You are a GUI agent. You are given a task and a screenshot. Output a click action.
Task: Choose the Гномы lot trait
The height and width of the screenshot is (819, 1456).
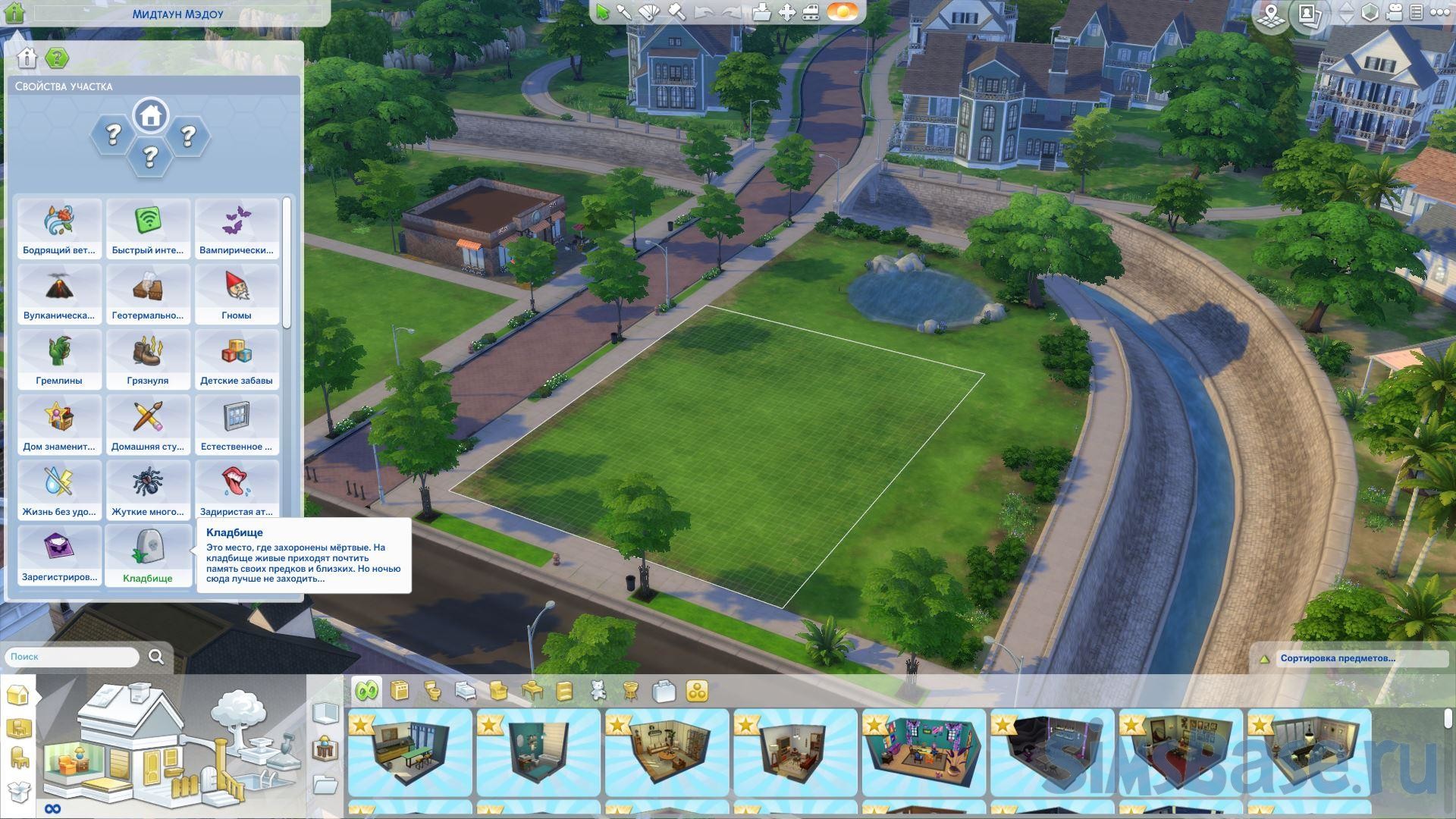click(x=237, y=293)
